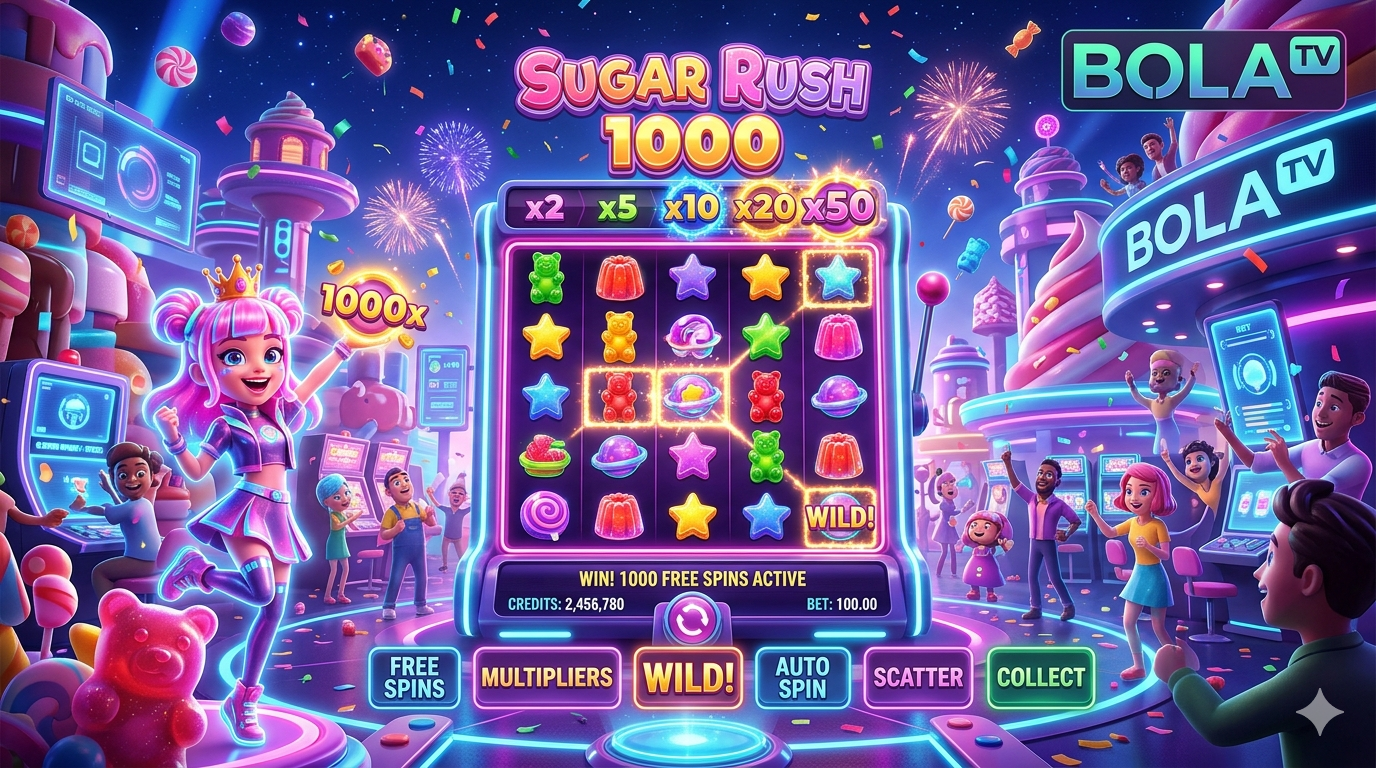The height and width of the screenshot is (768, 1376).
Task: Pick the x50 multiplier coin
Action: (x=841, y=207)
